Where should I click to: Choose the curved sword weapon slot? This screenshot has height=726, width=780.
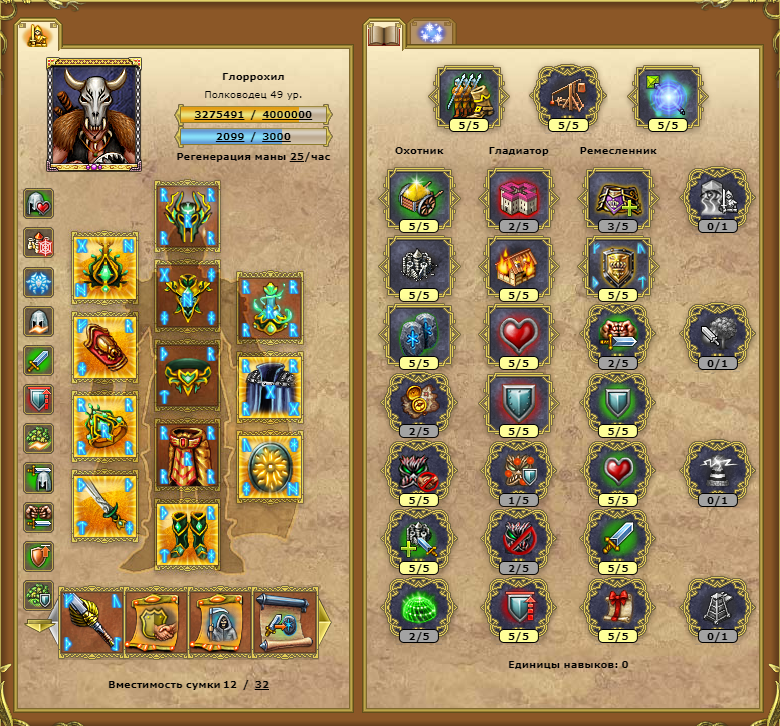[105, 506]
